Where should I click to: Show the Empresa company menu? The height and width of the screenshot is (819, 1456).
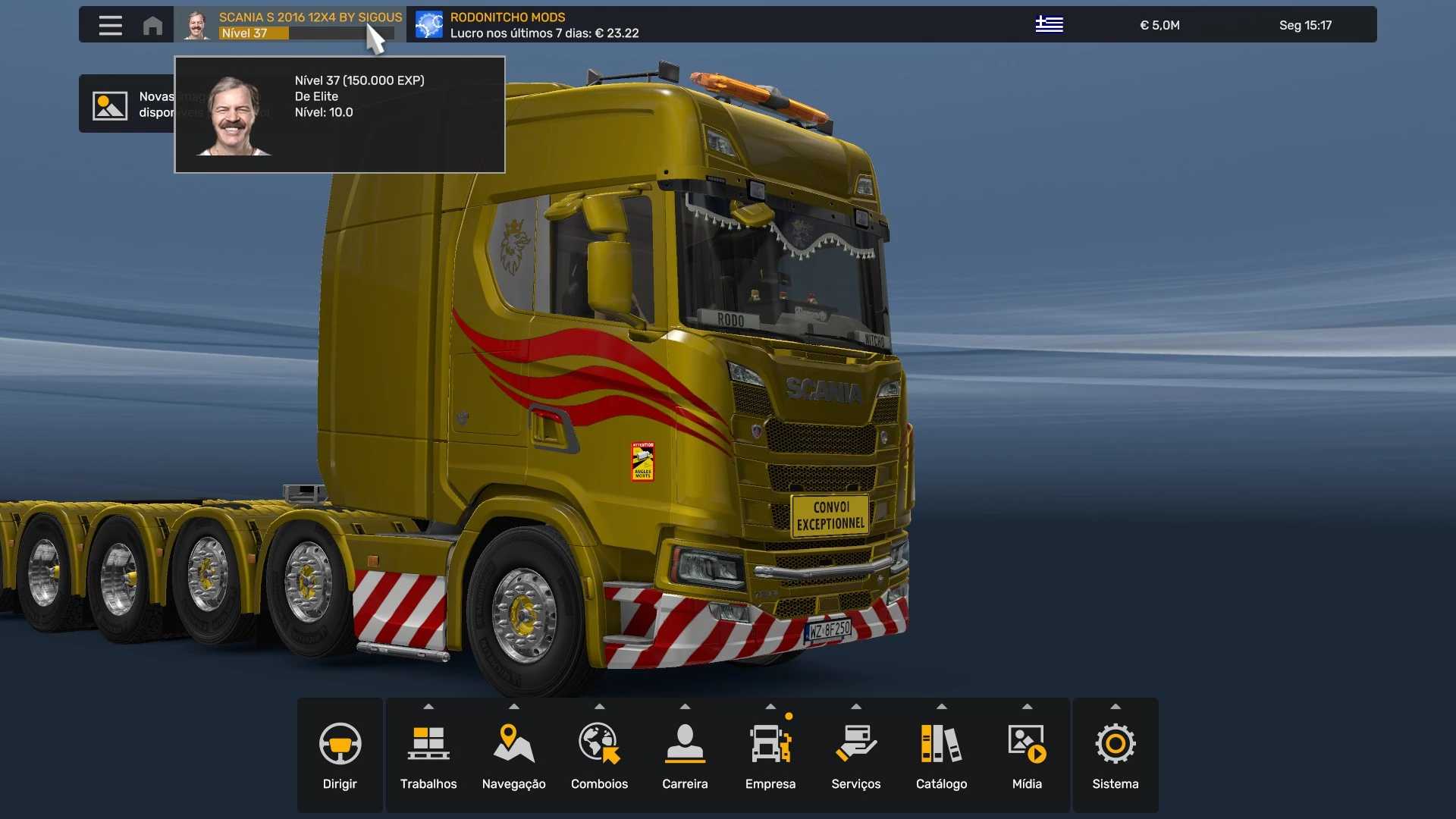click(770, 755)
